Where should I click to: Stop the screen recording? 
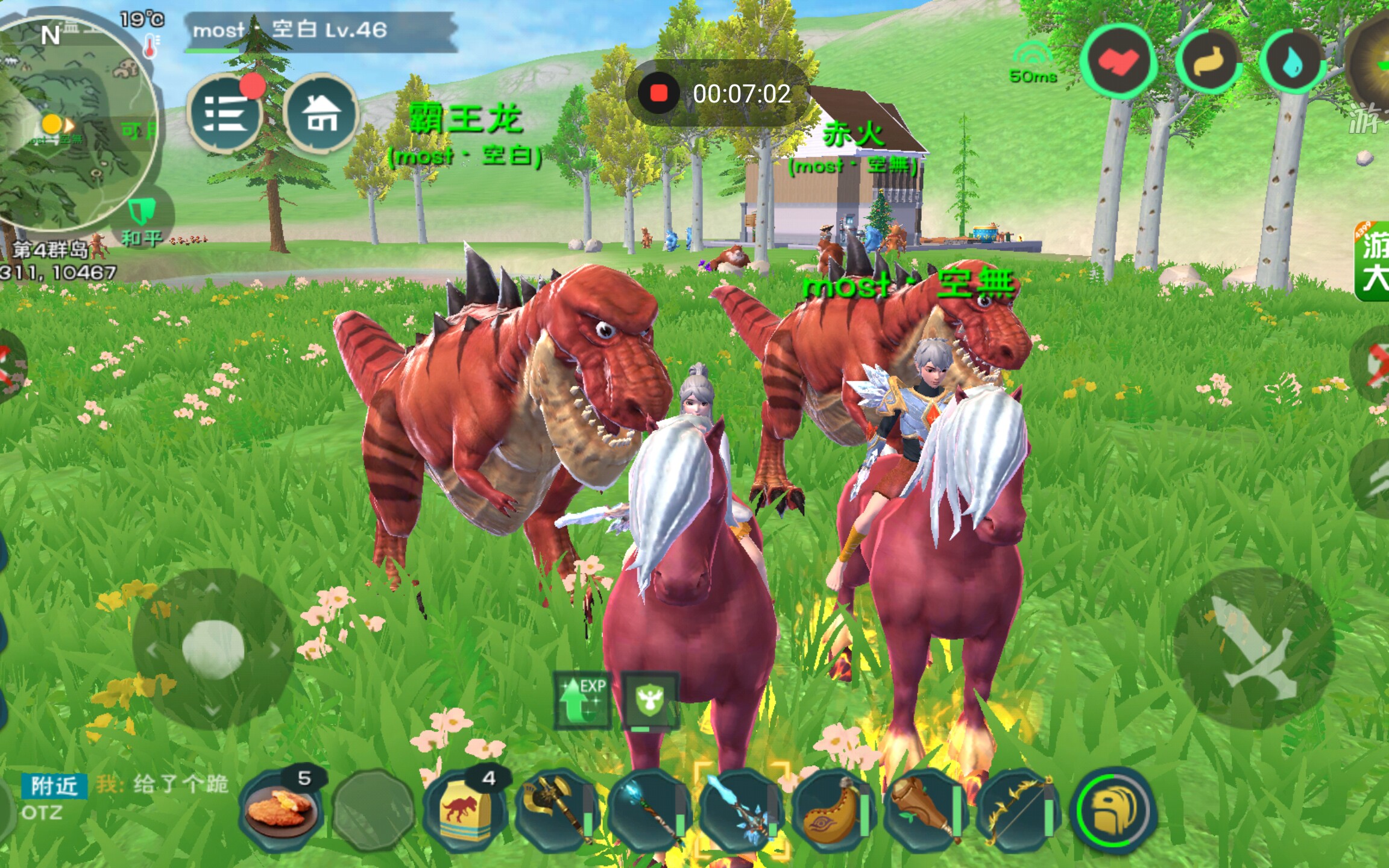pos(658,93)
